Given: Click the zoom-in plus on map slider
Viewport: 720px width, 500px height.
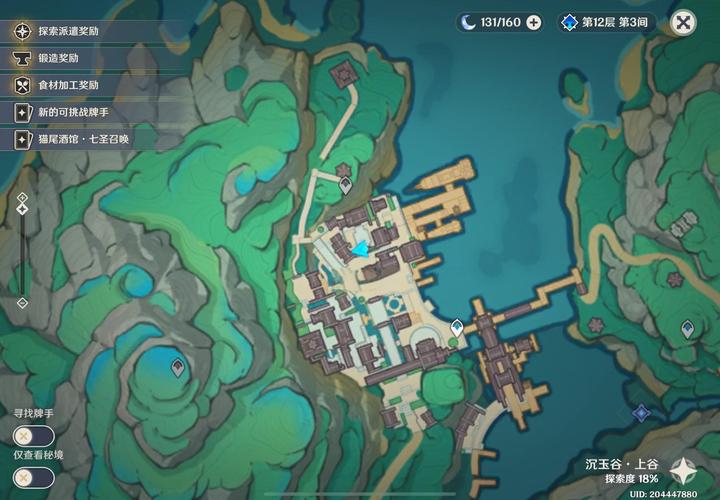Looking at the screenshot, I should click(x=22, y=198).
